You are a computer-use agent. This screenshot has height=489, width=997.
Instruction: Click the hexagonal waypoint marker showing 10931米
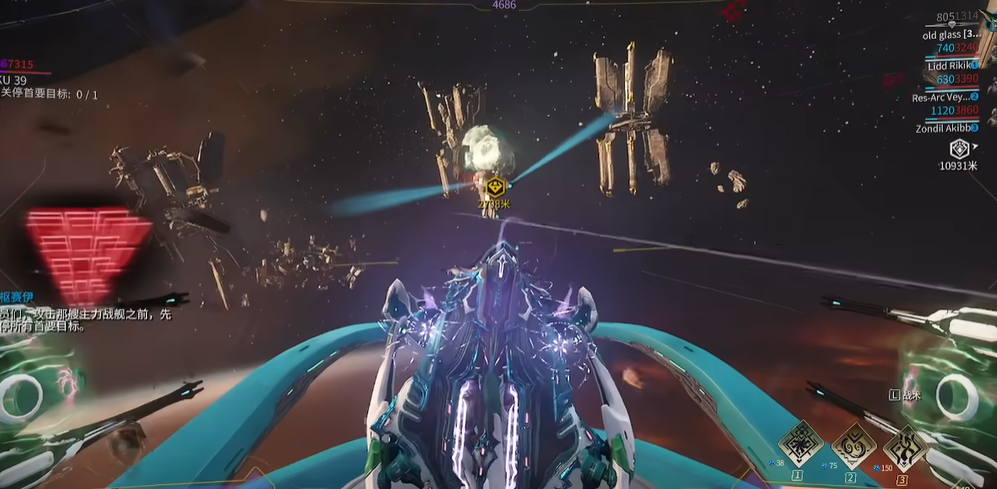tap(958, 149)
